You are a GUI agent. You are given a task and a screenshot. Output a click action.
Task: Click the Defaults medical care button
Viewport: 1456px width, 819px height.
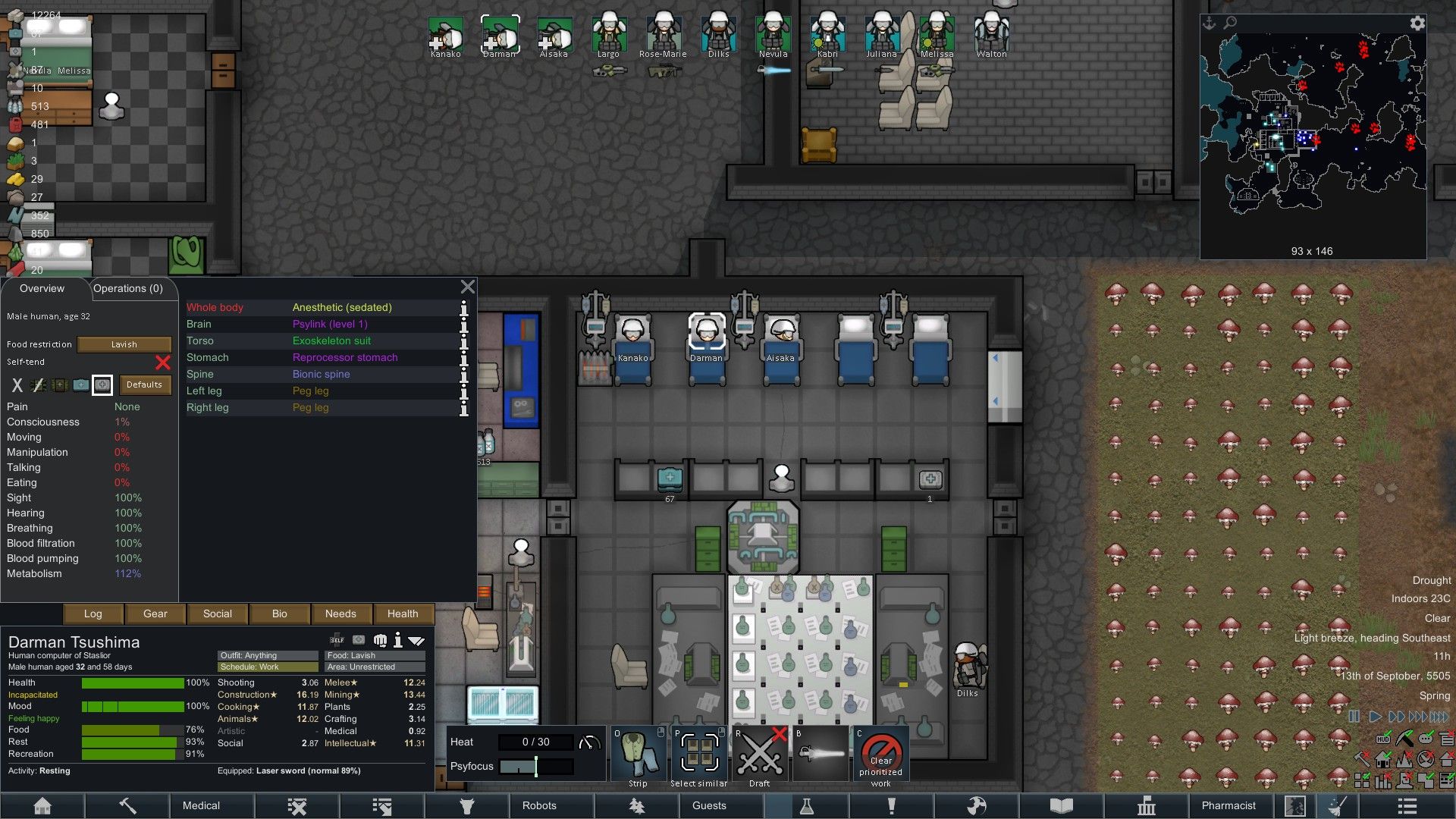pyautogui.click(x=145, y=384)
